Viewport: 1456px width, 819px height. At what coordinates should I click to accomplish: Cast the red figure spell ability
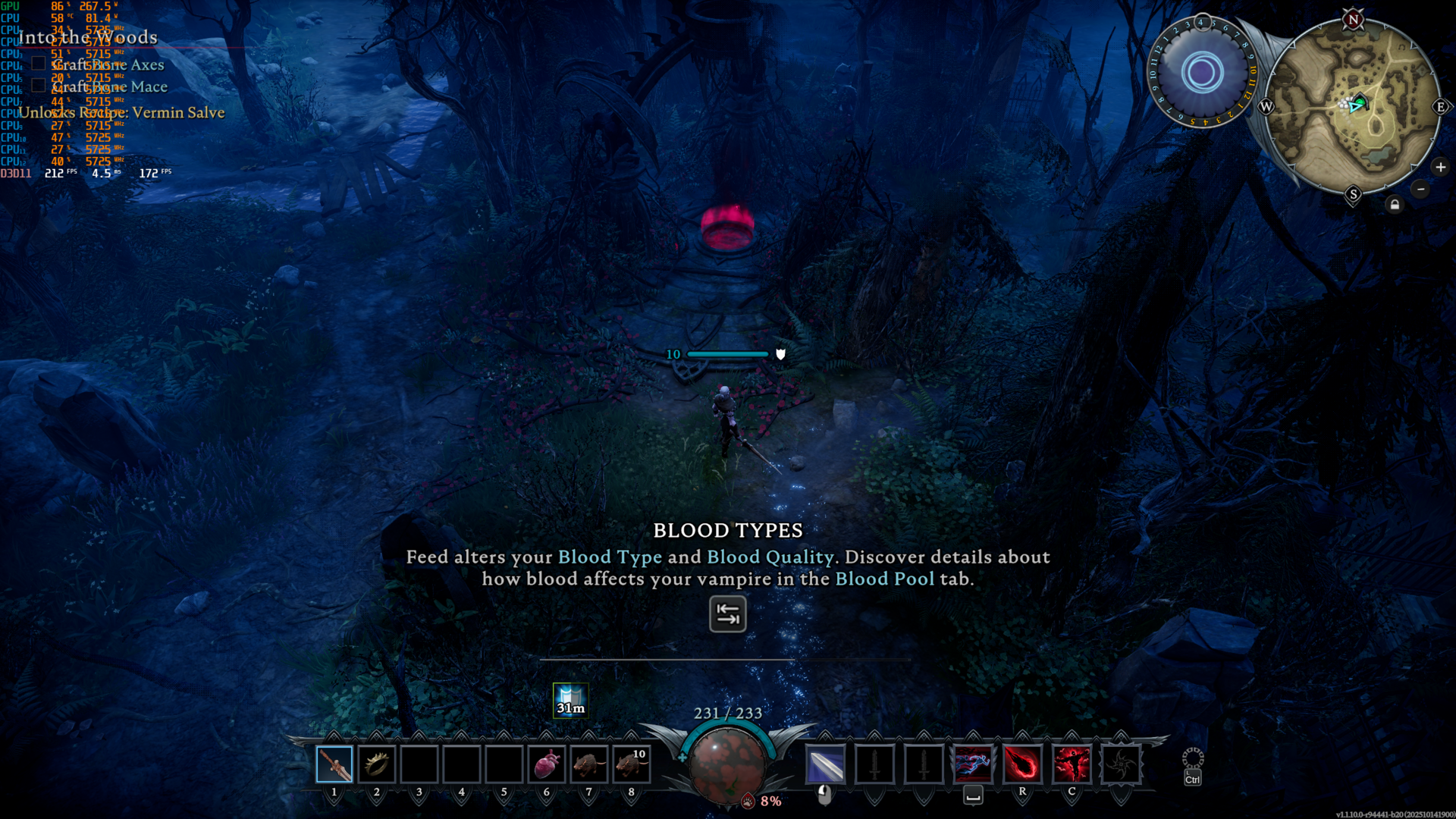click(x=1072, y=764)
